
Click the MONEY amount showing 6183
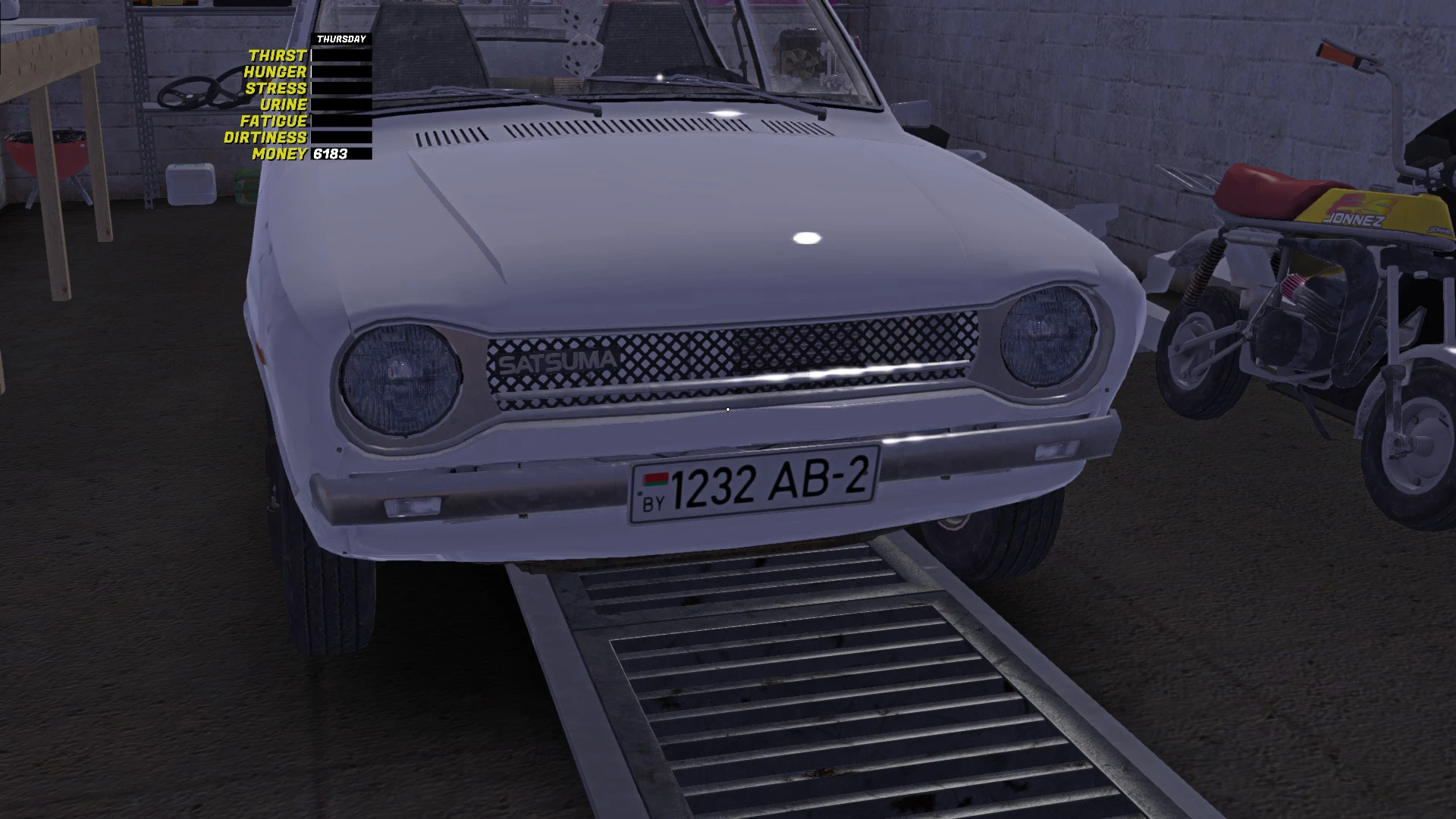pos(330,155)
